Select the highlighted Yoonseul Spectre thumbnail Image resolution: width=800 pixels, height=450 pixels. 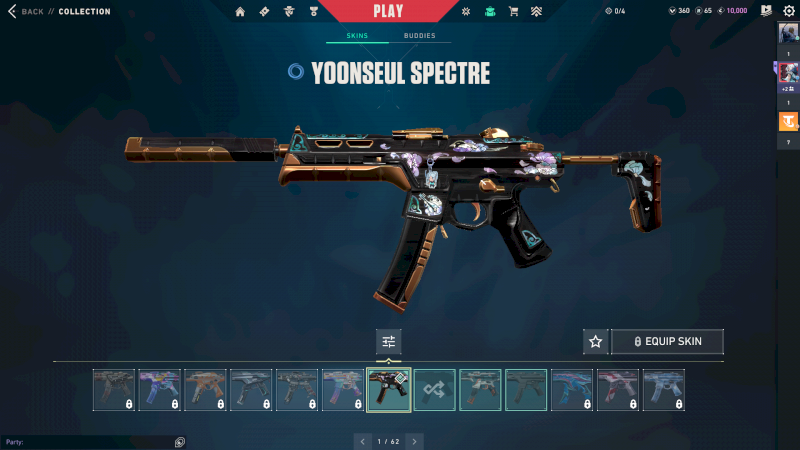389,389
